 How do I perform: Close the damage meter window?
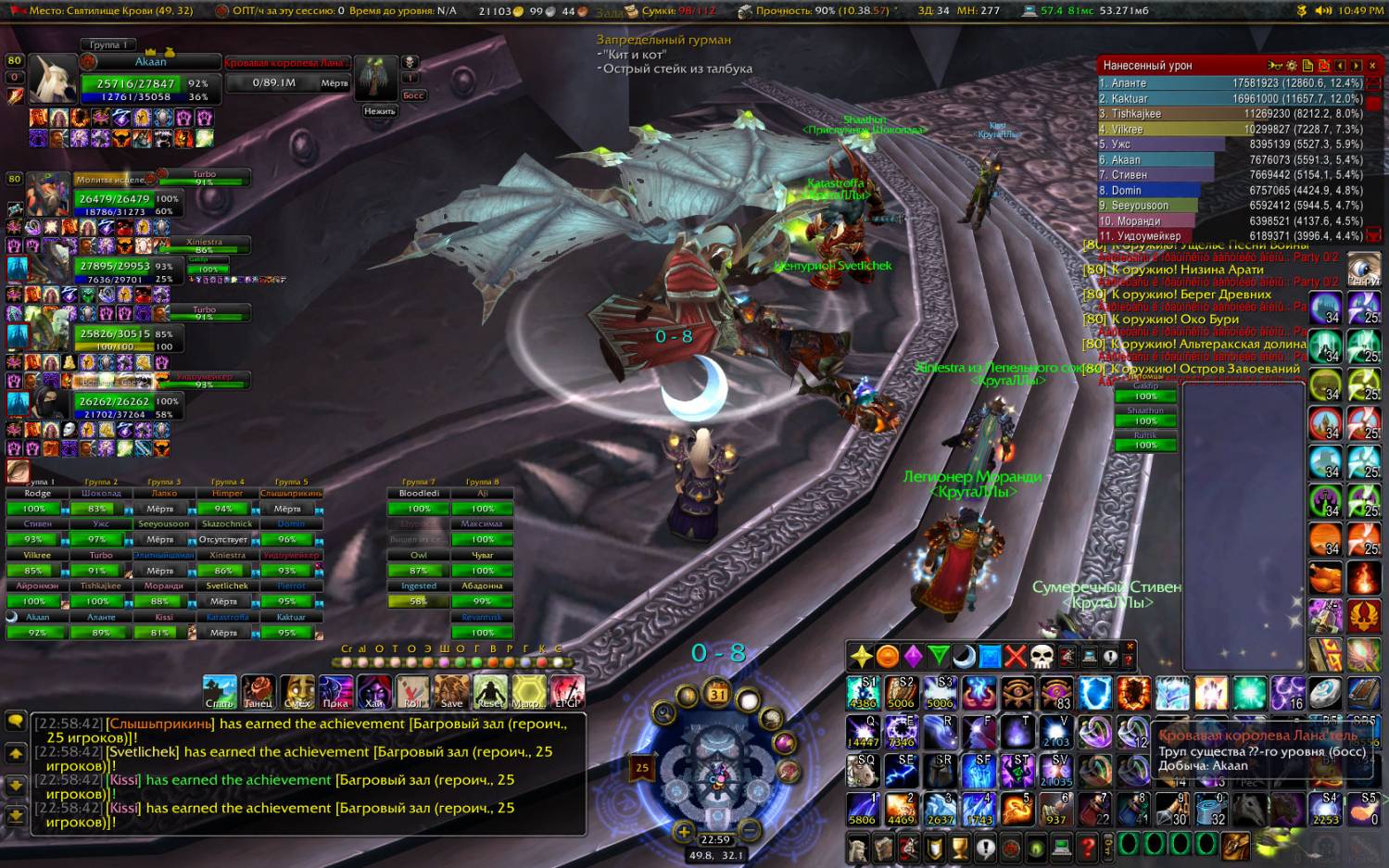[x=1372, y=66]
